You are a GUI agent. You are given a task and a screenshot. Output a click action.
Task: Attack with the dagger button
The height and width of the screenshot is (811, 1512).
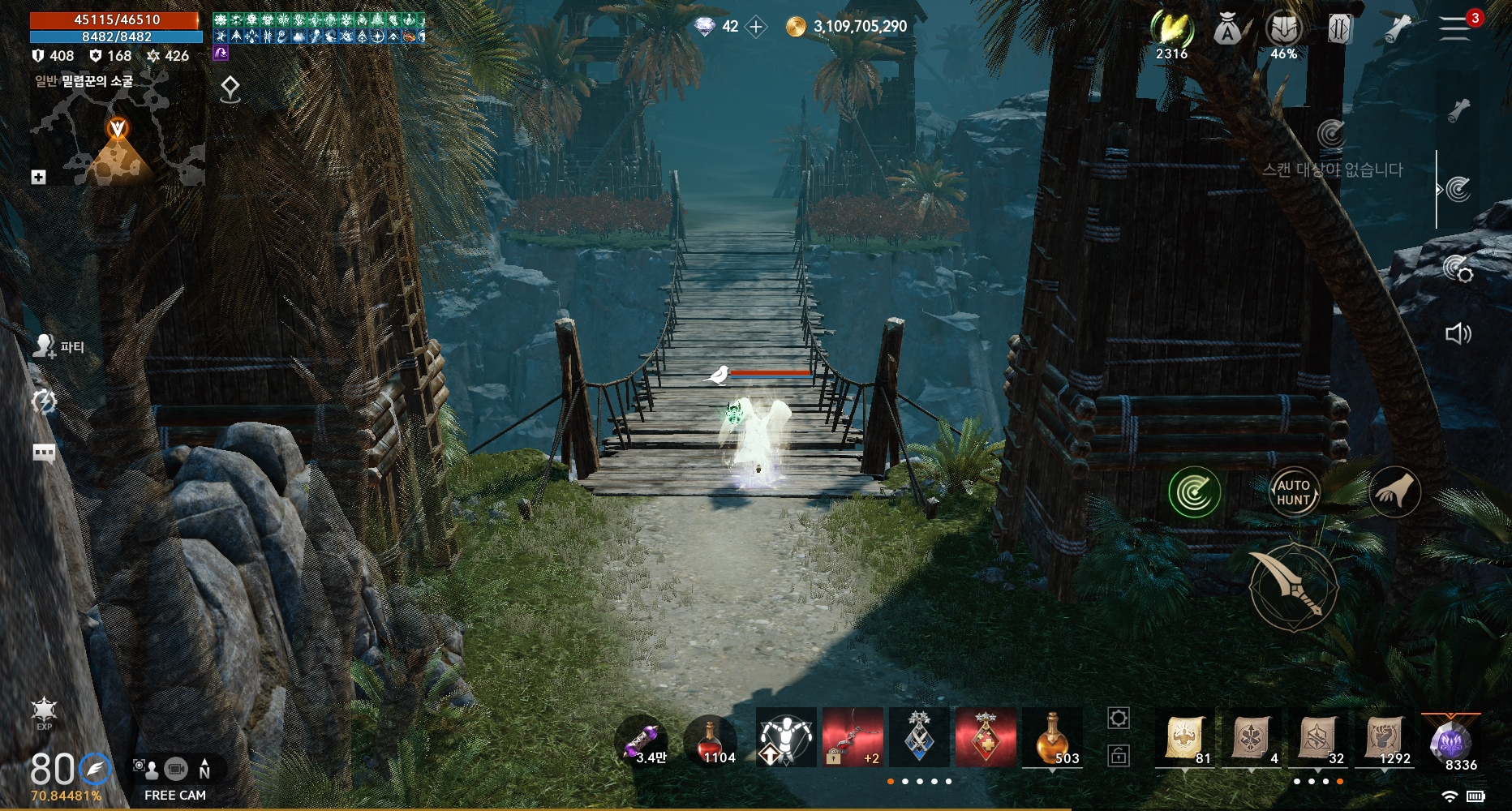click(x=1293, y=587)
